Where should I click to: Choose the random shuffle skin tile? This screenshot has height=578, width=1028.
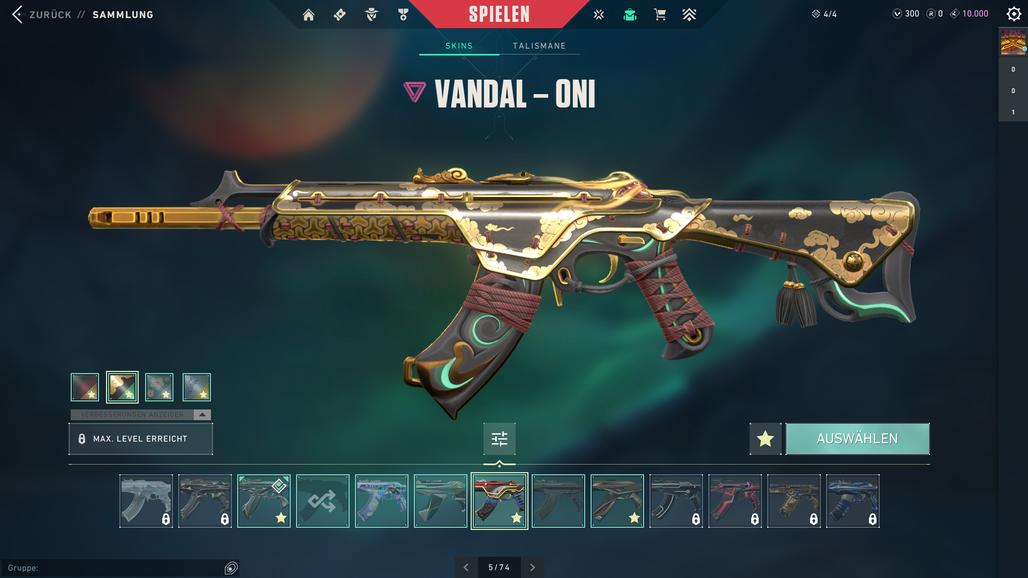coord(323,500)
